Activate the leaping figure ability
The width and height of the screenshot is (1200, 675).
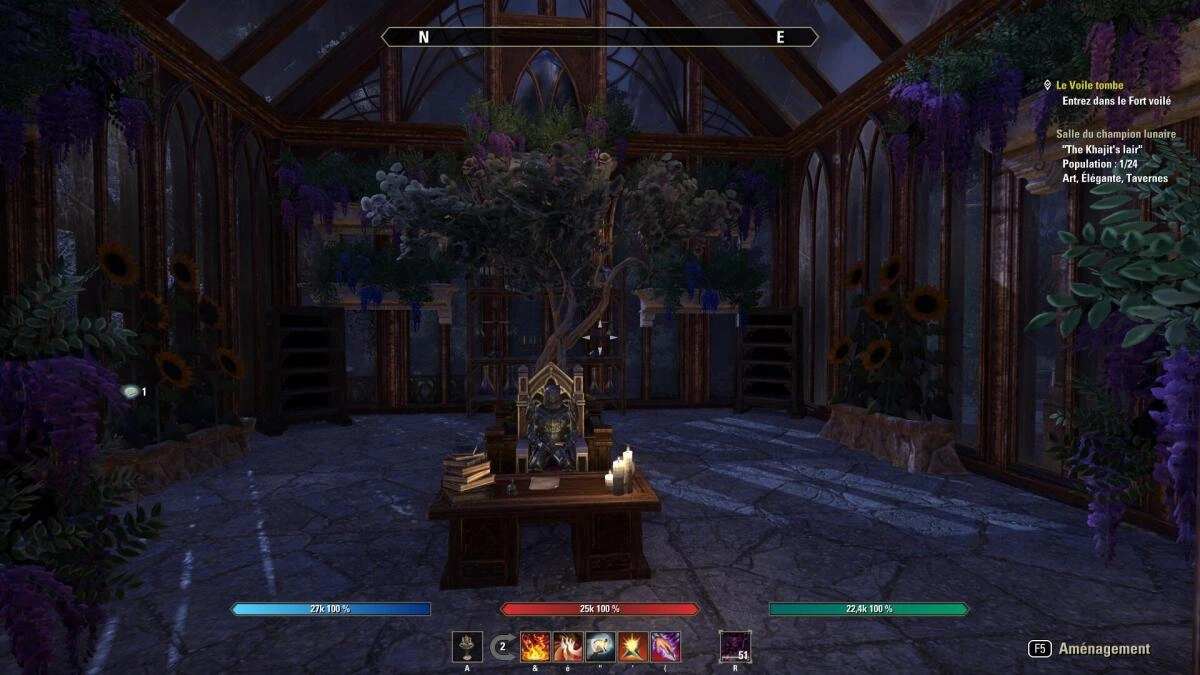[x=600, y=647]
